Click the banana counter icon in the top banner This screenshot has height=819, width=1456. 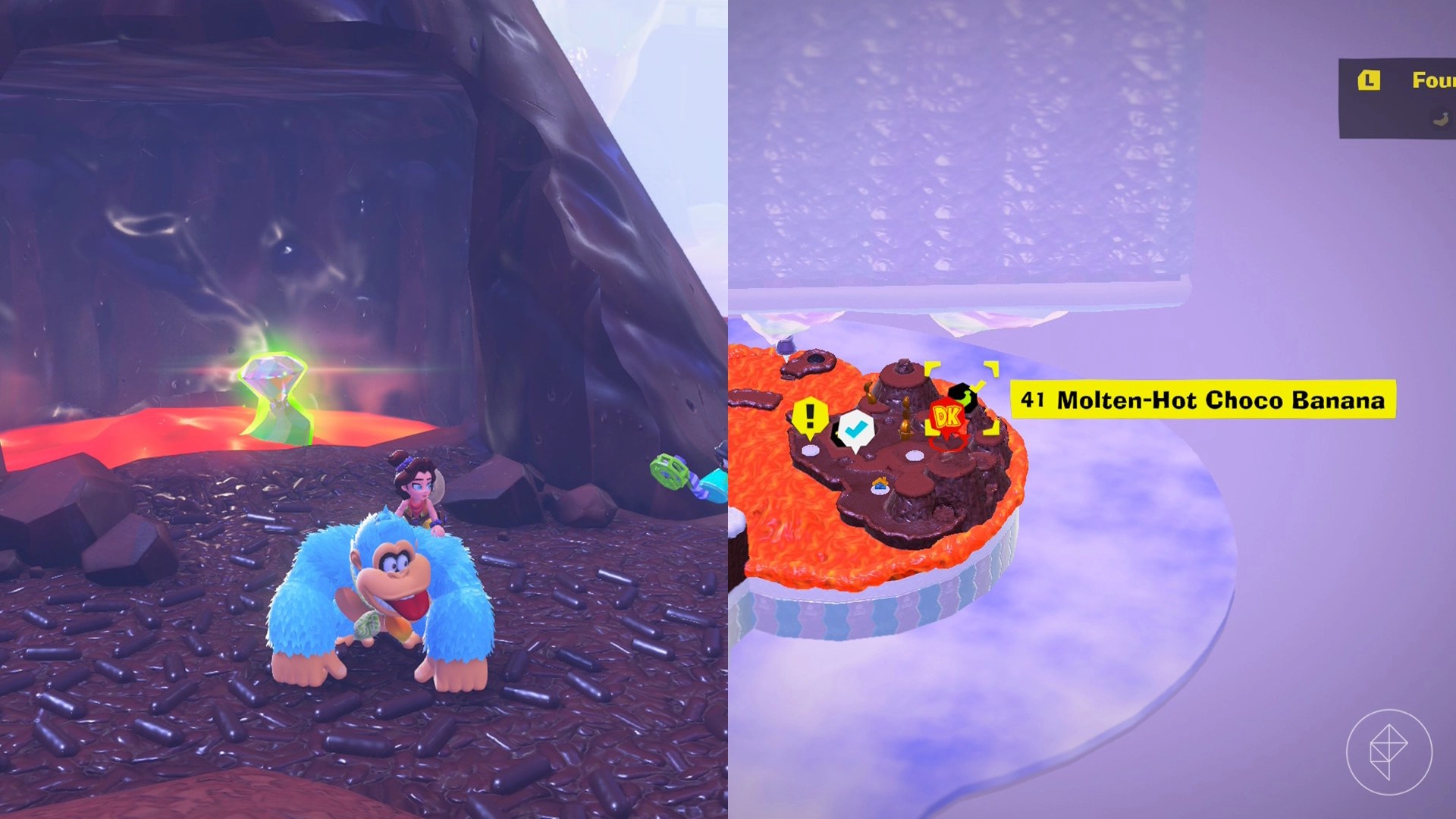(x=1440, y=119)
